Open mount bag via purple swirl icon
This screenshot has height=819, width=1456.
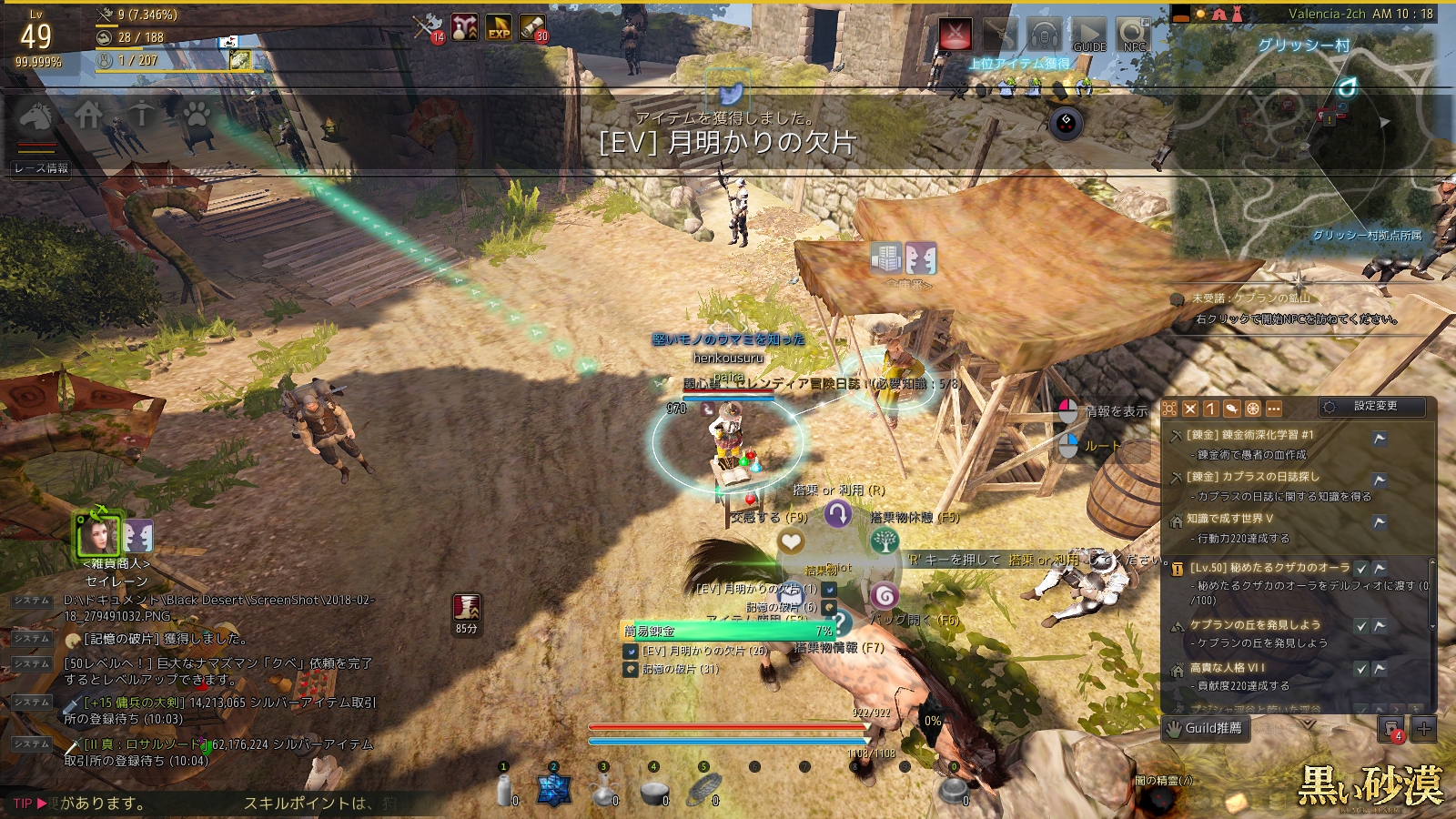click(x=885, y=597)
